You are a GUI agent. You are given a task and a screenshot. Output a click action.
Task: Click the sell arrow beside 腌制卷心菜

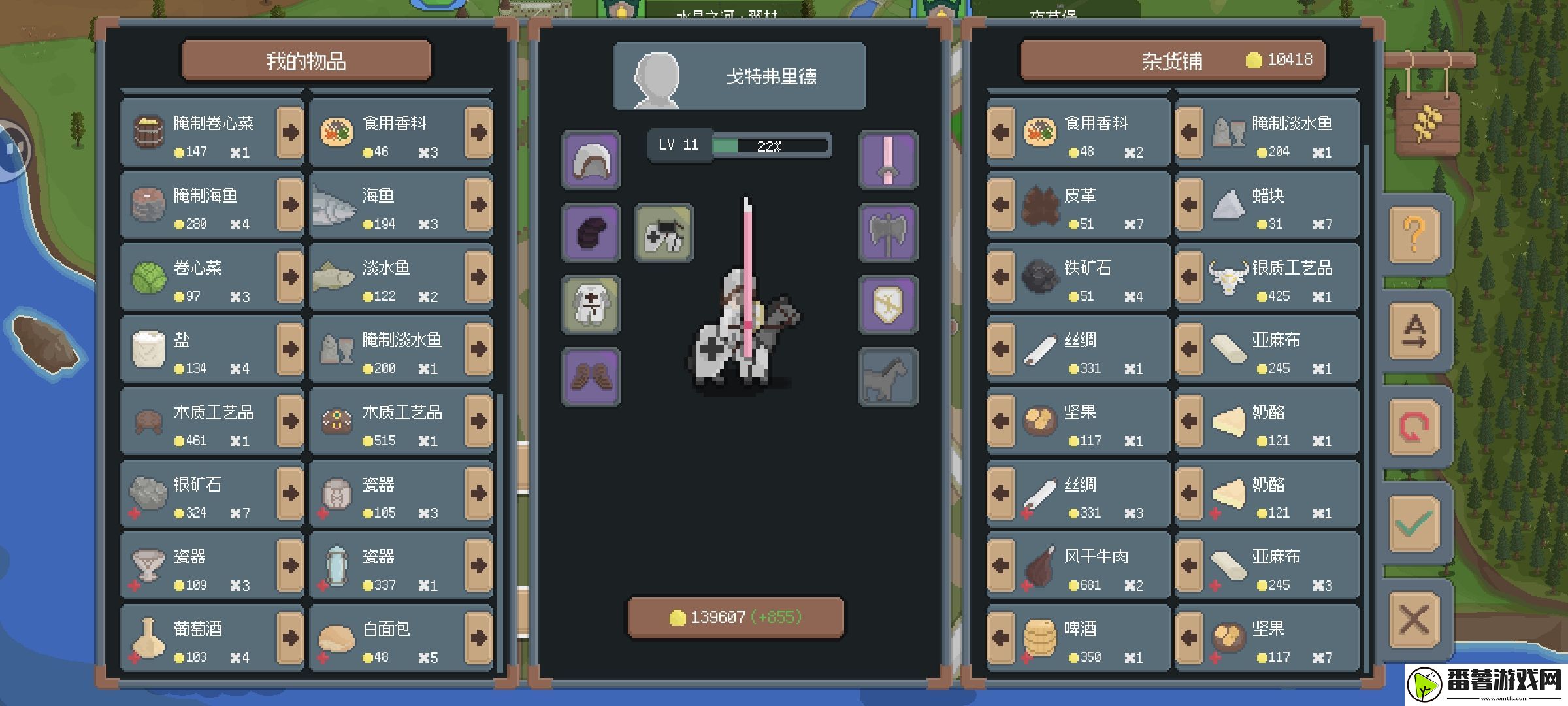coord(289,133)
